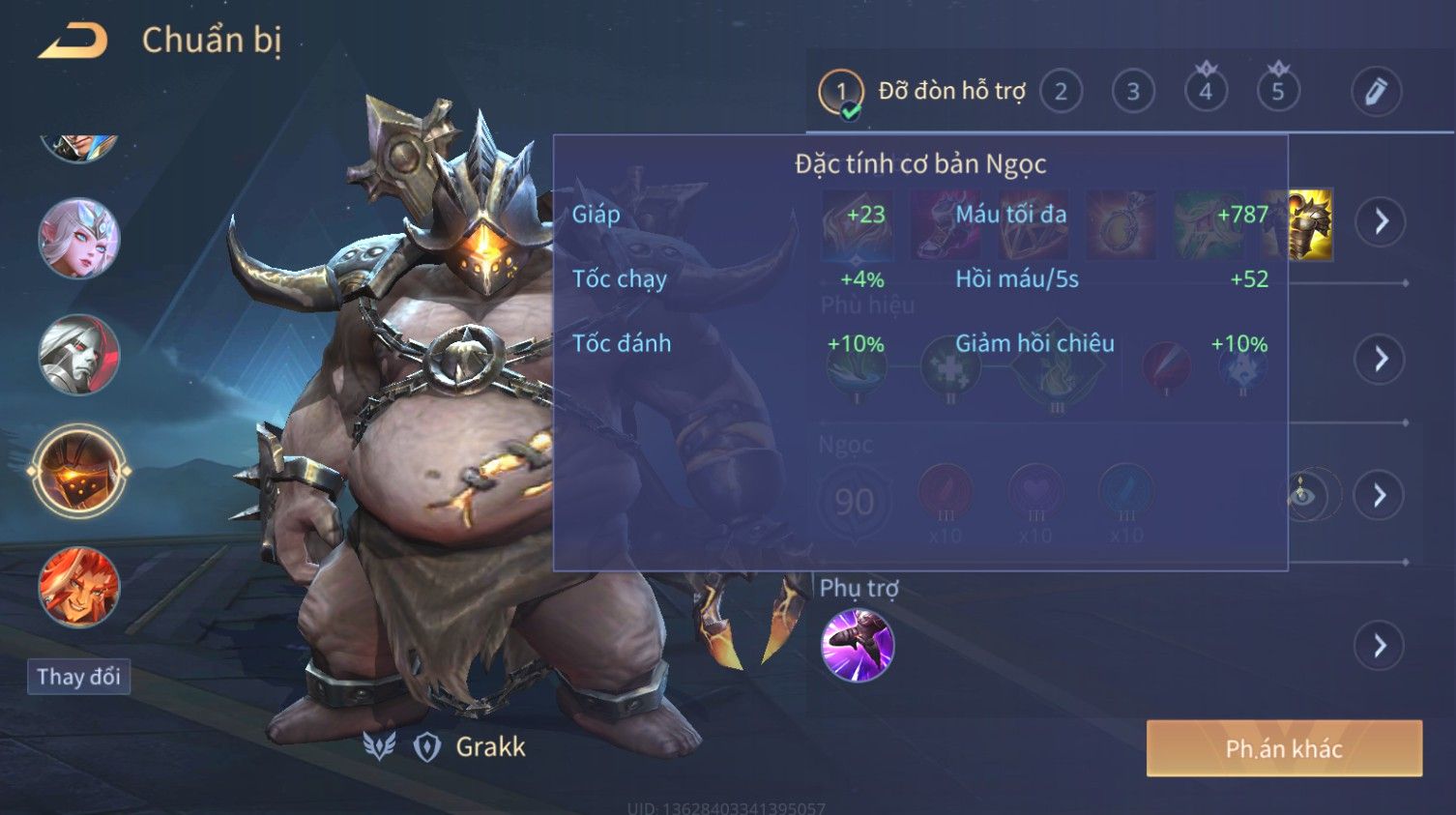Pick the silver-masked hero portrait

[x=78, y=355]
